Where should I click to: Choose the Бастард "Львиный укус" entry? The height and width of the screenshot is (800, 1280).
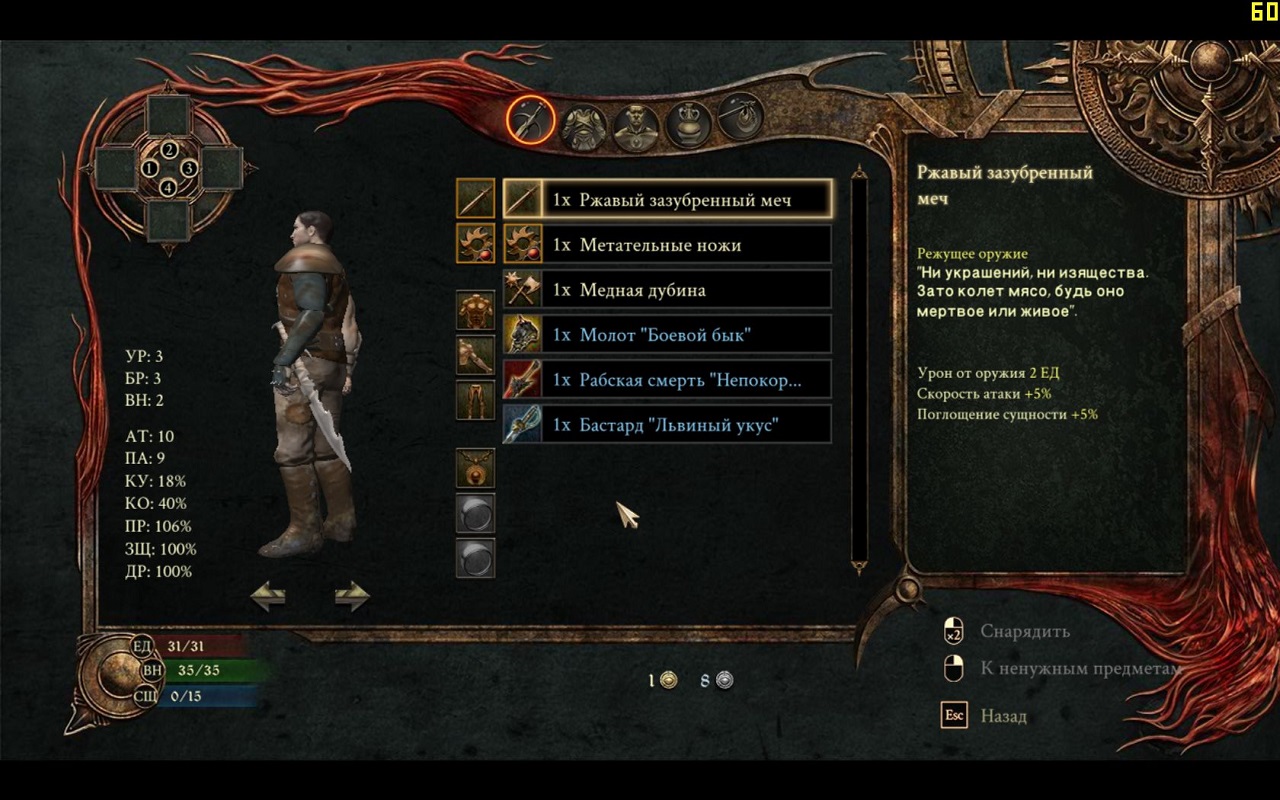click(x=667, y=425)
